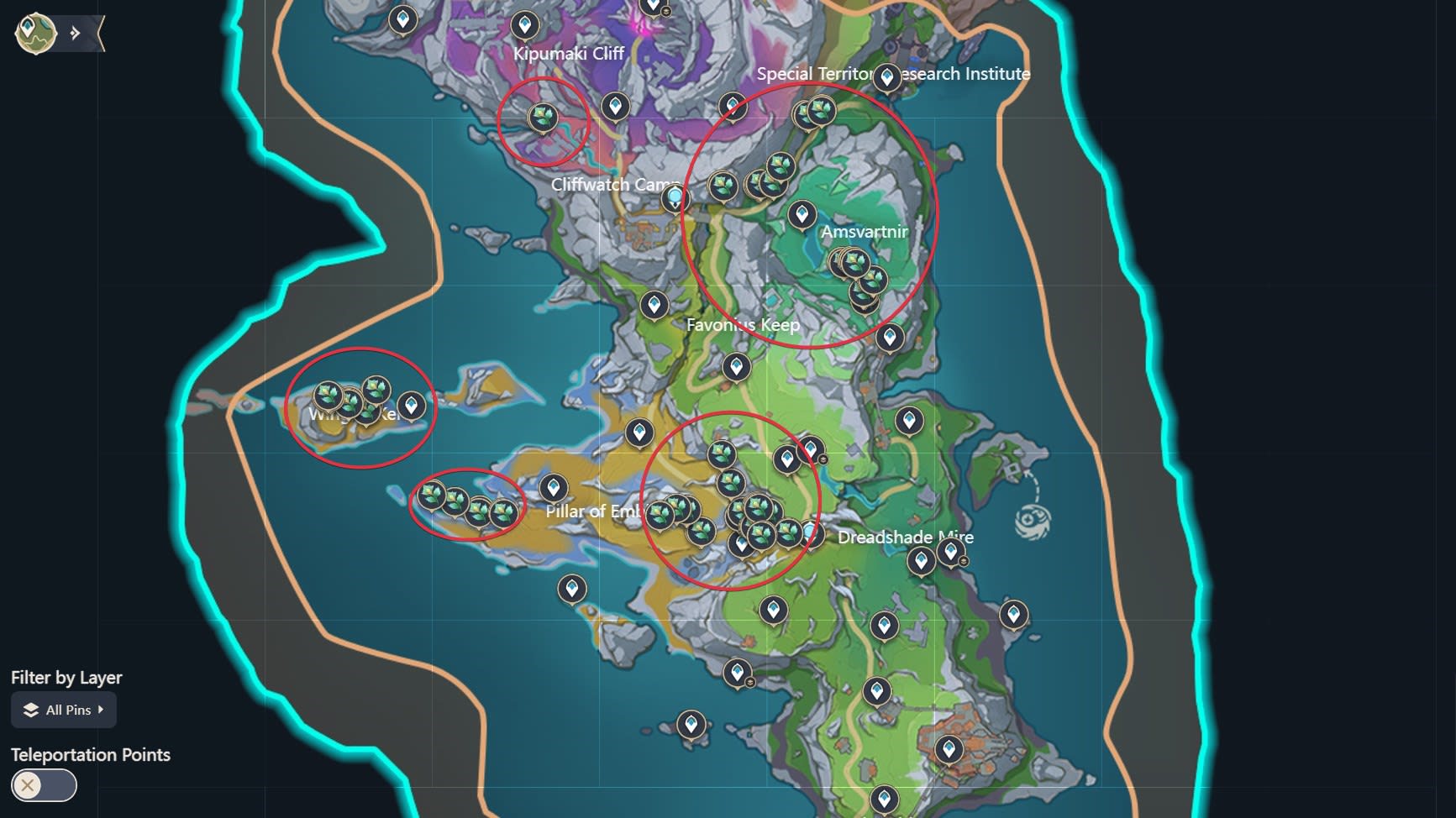The image size is (1456, 818).
Task: Select the waypoint pin near Special Territory Research Institute
Action: (x=886, y=76)
